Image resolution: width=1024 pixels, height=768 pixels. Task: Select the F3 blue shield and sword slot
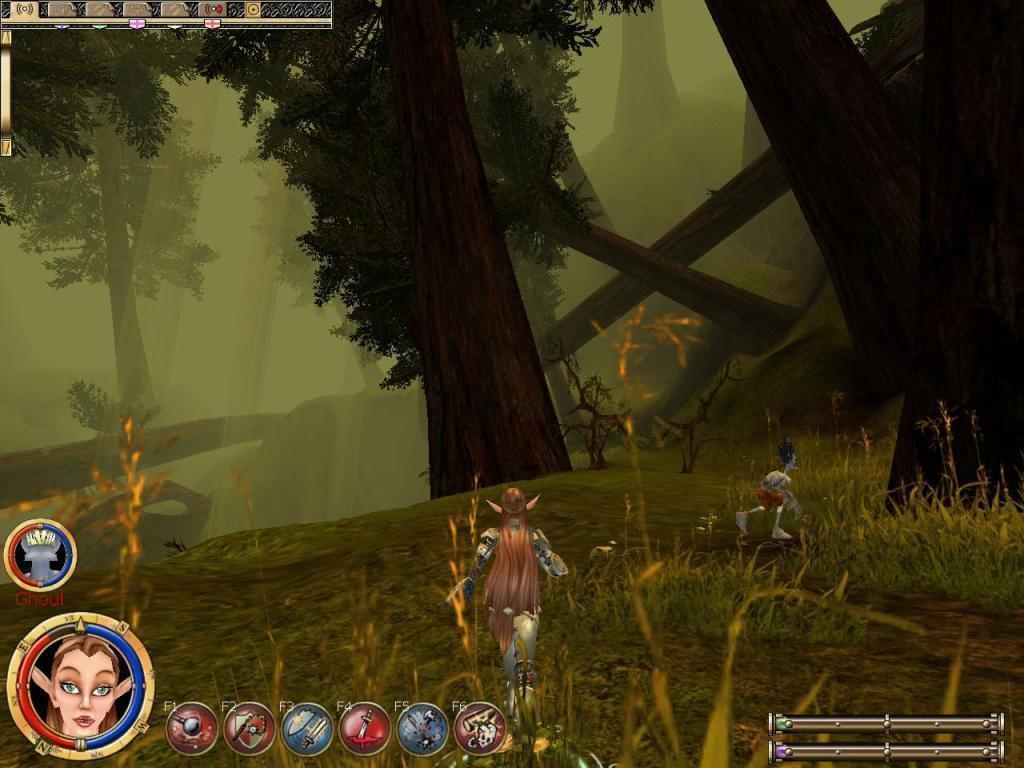pyautogui.click(x=307, y=728)
